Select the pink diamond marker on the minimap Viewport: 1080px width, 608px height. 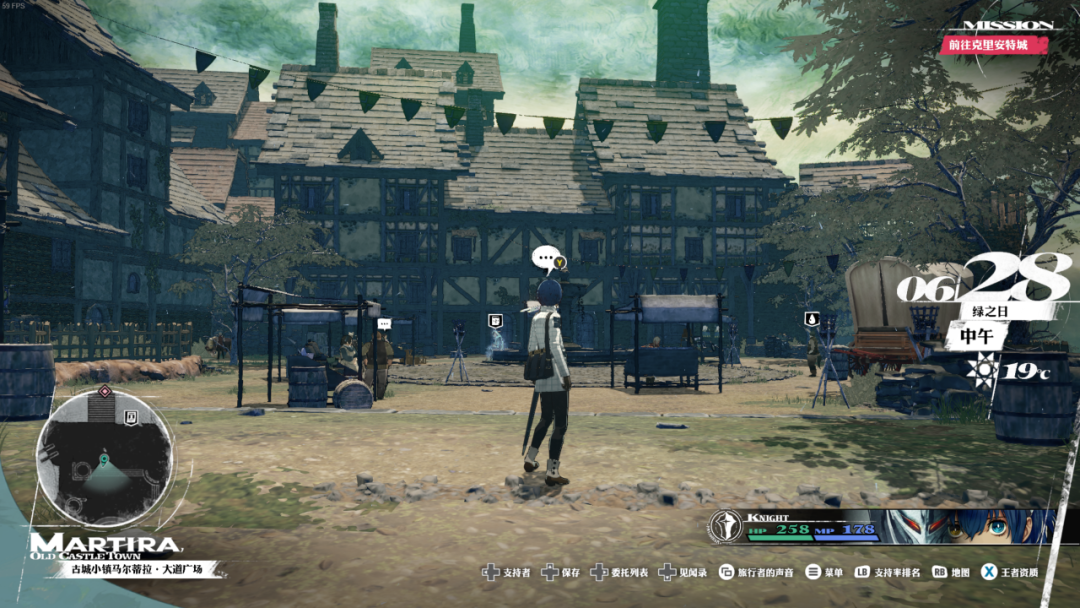pos(103,391)
